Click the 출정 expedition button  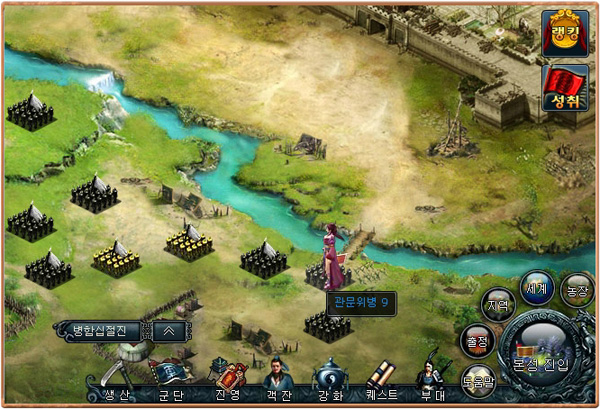click(476, 342)
